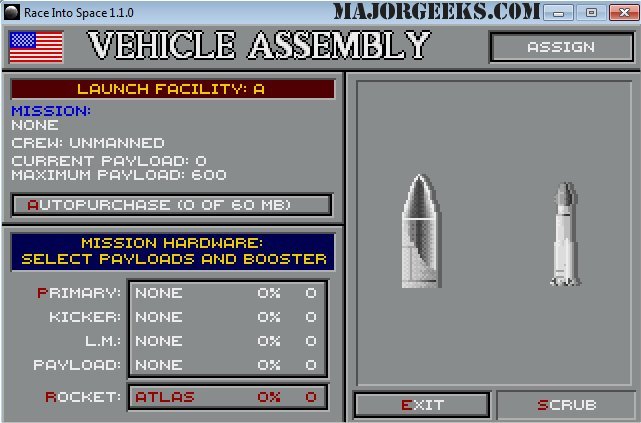Choose the Kicker hardware label

[86, 317]
